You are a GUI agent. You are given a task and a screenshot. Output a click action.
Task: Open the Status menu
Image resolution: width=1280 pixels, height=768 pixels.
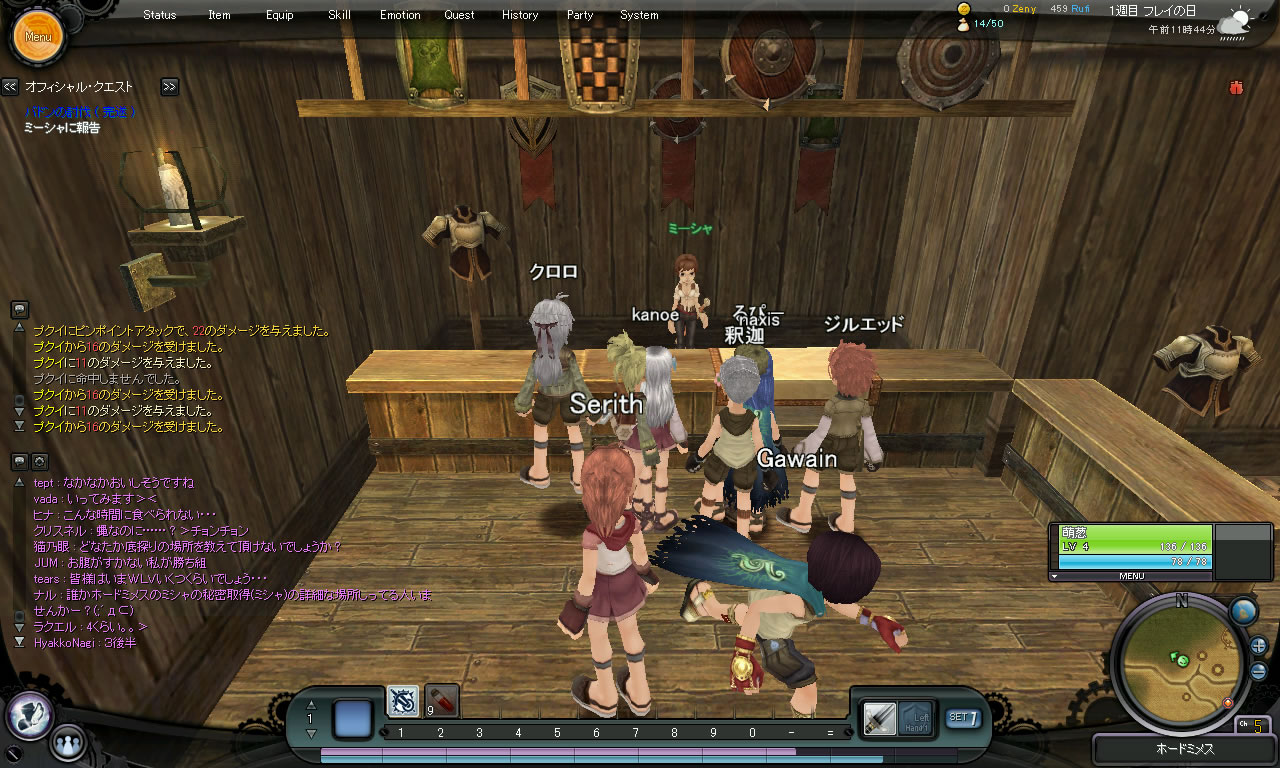(159, 15)
